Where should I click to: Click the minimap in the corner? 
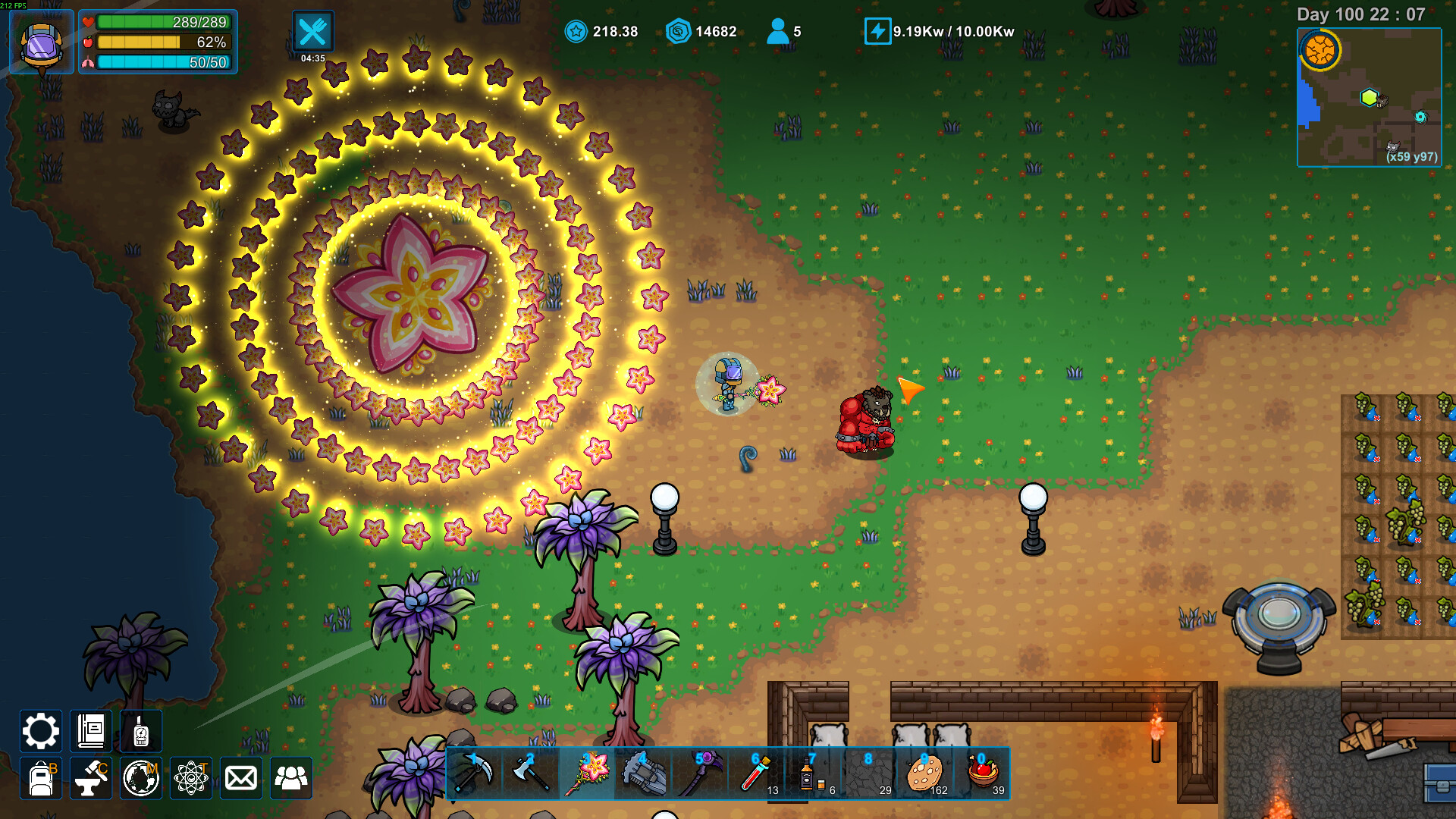(1369, 97)
